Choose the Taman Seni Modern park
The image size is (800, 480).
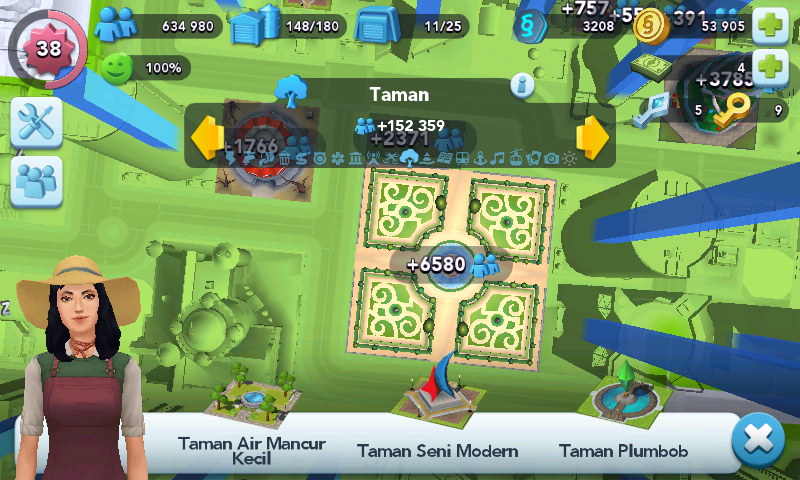438,395
